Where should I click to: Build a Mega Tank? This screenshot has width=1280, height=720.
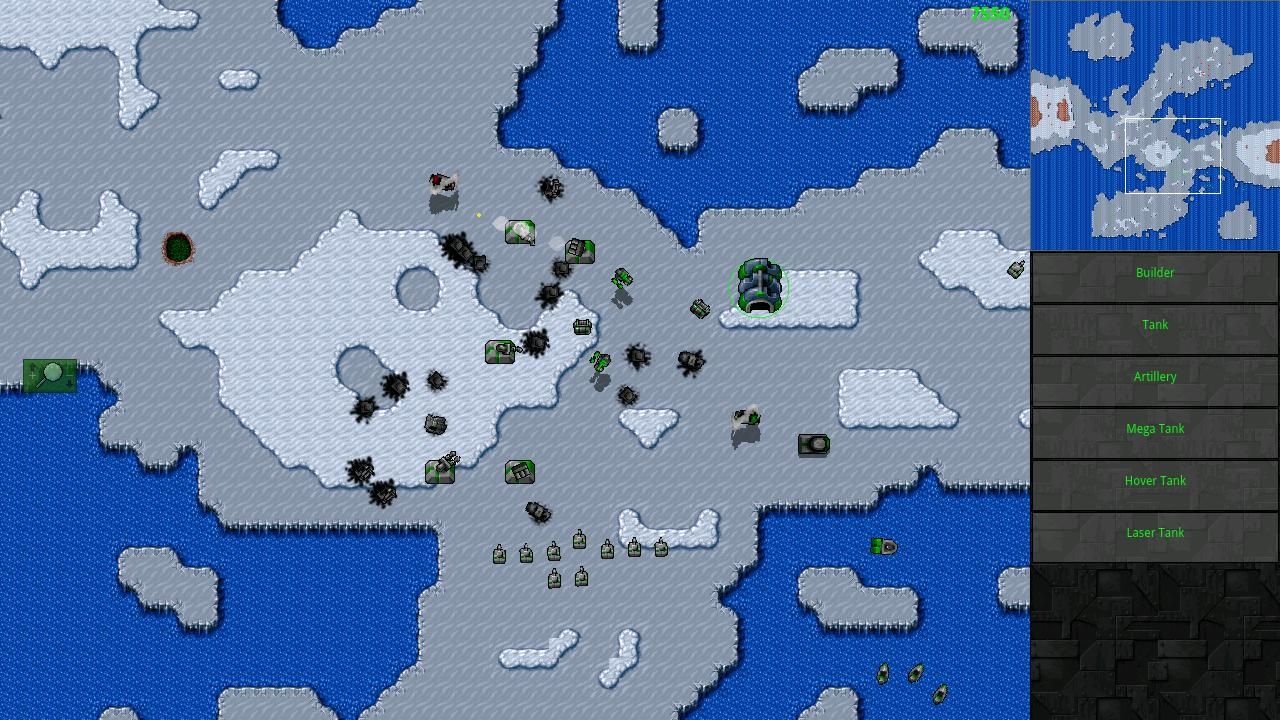click(1155, 428)
